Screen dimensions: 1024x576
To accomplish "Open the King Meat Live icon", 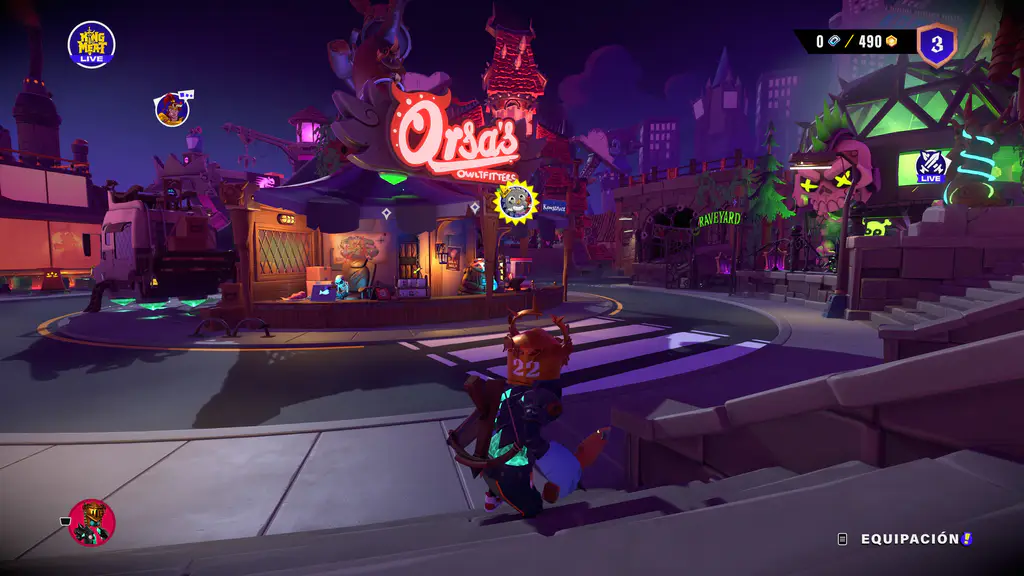I will [x=91, y=45].
